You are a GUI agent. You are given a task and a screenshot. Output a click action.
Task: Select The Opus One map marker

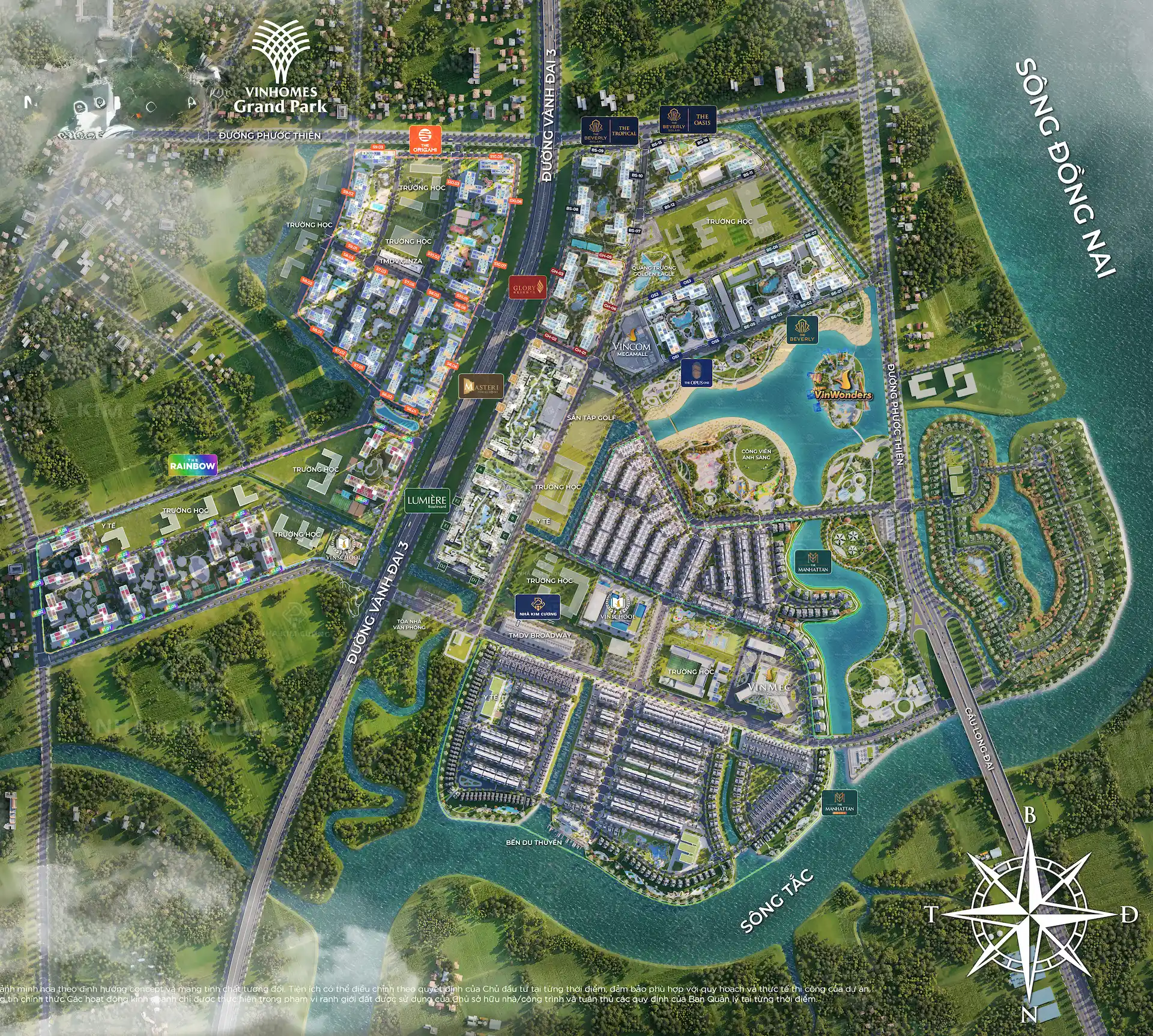[697, 373]
